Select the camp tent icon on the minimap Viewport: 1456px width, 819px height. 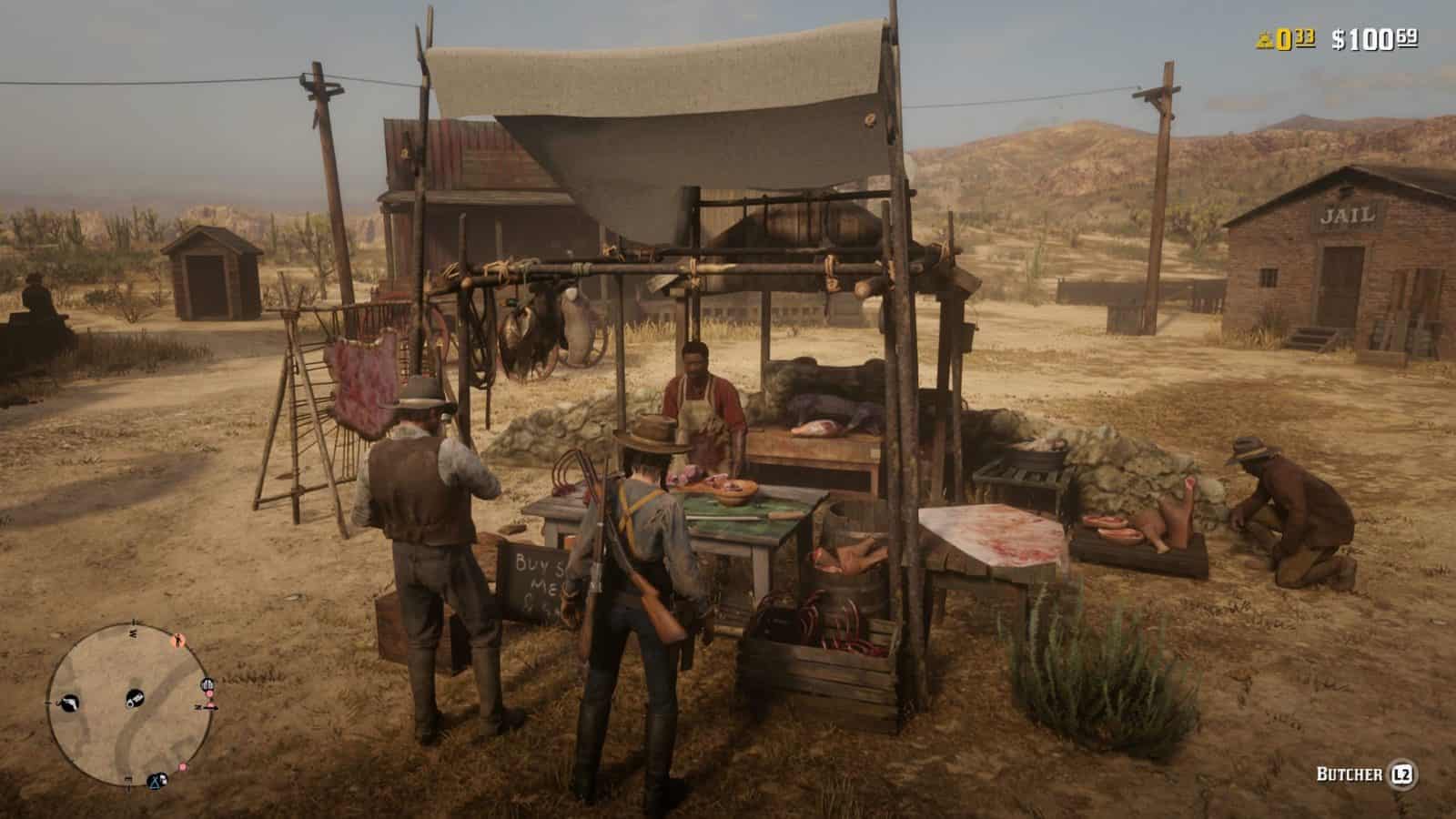tap(155, 781)
